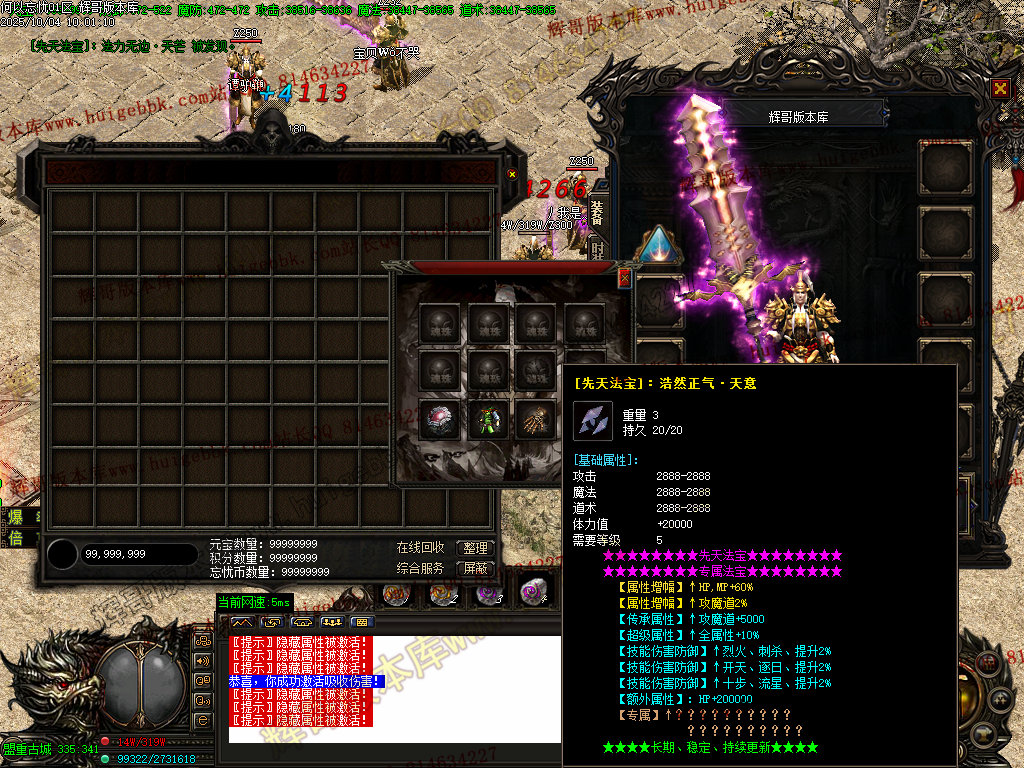Select the red gem shell item slot

(x=440, y=420)
